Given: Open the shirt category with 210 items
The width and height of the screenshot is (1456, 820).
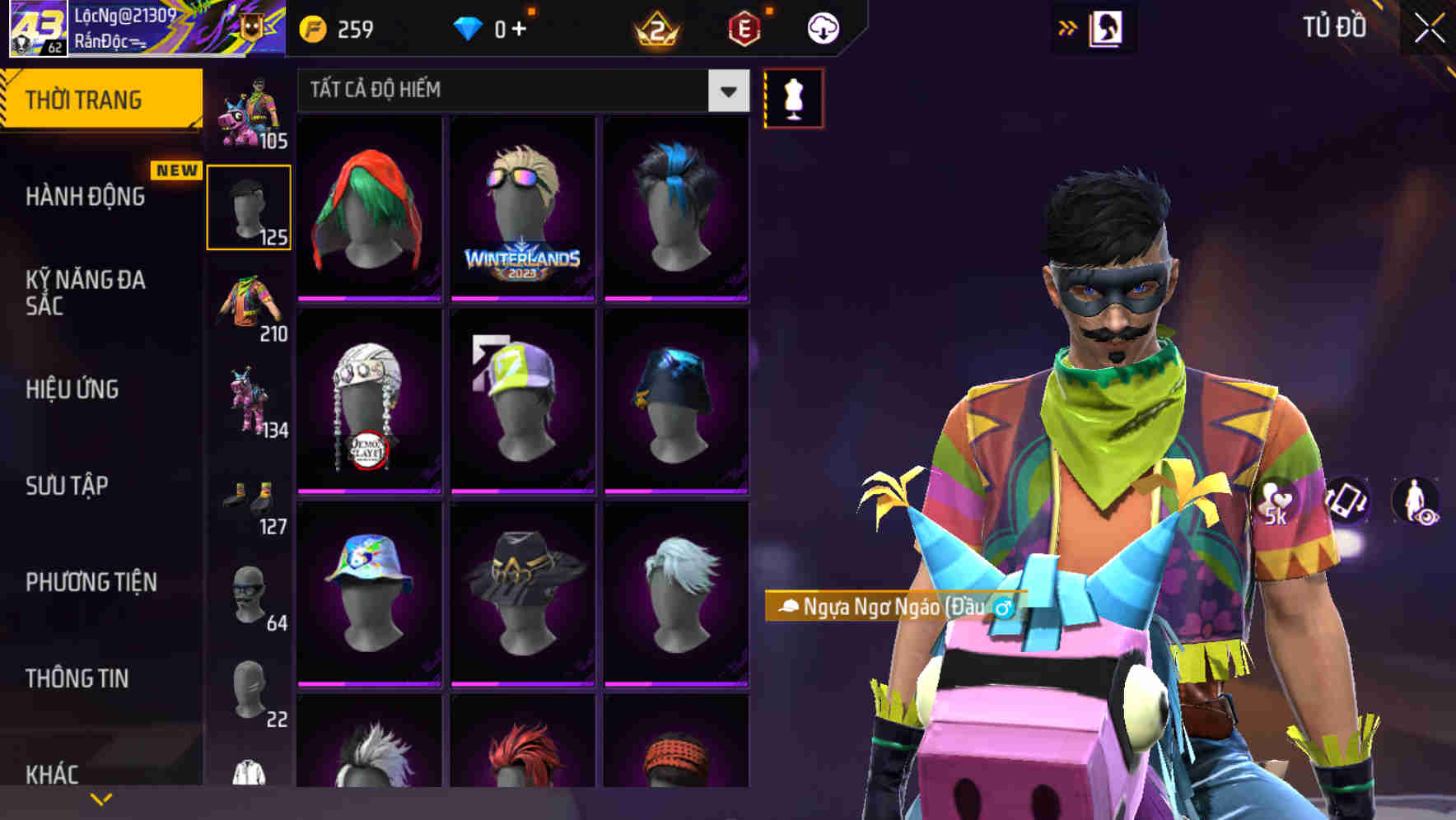Looking at the screenshot, I should click(x=250, y=305).
